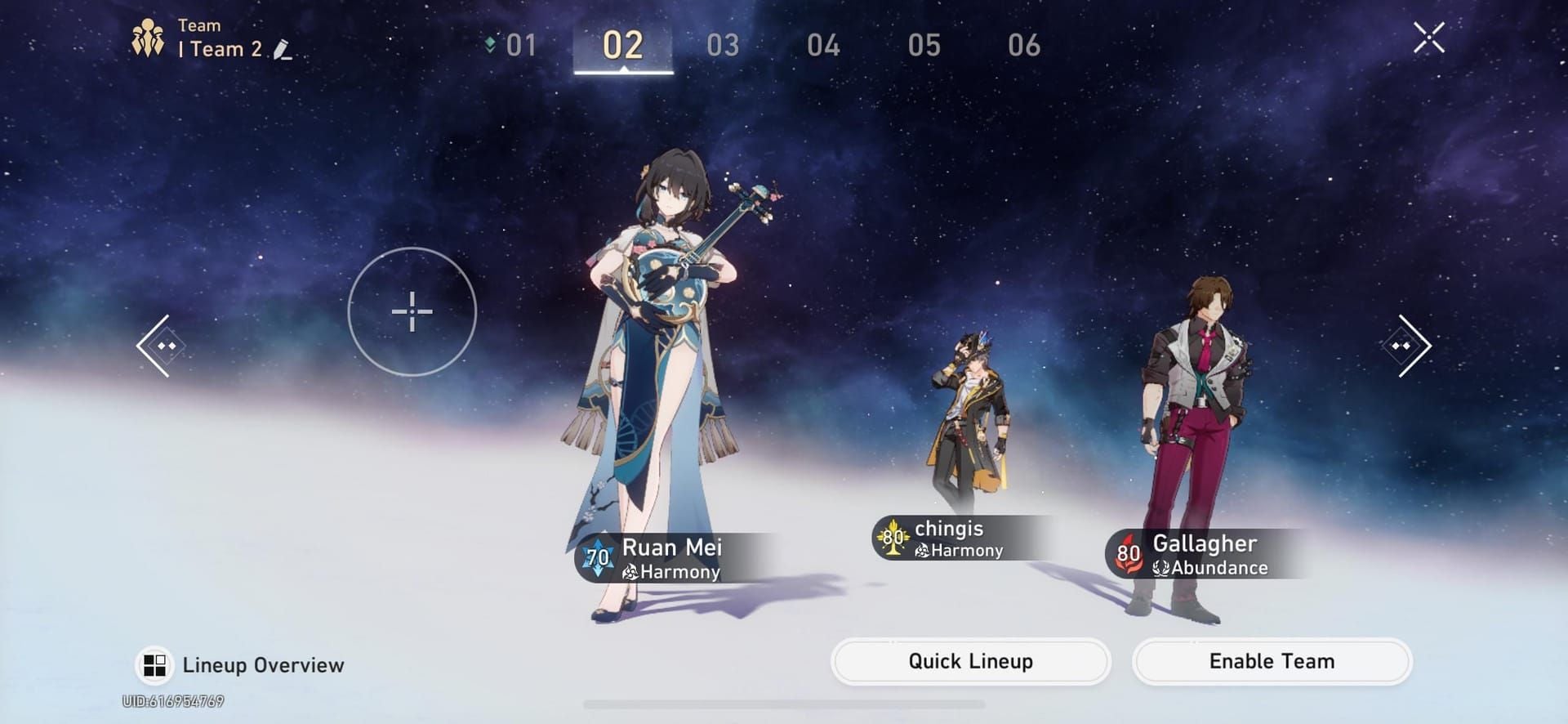Switch to team tab 03
The height and width of the screenshot is (724, 1568).
pyautogui.click(x=723, y=46)
